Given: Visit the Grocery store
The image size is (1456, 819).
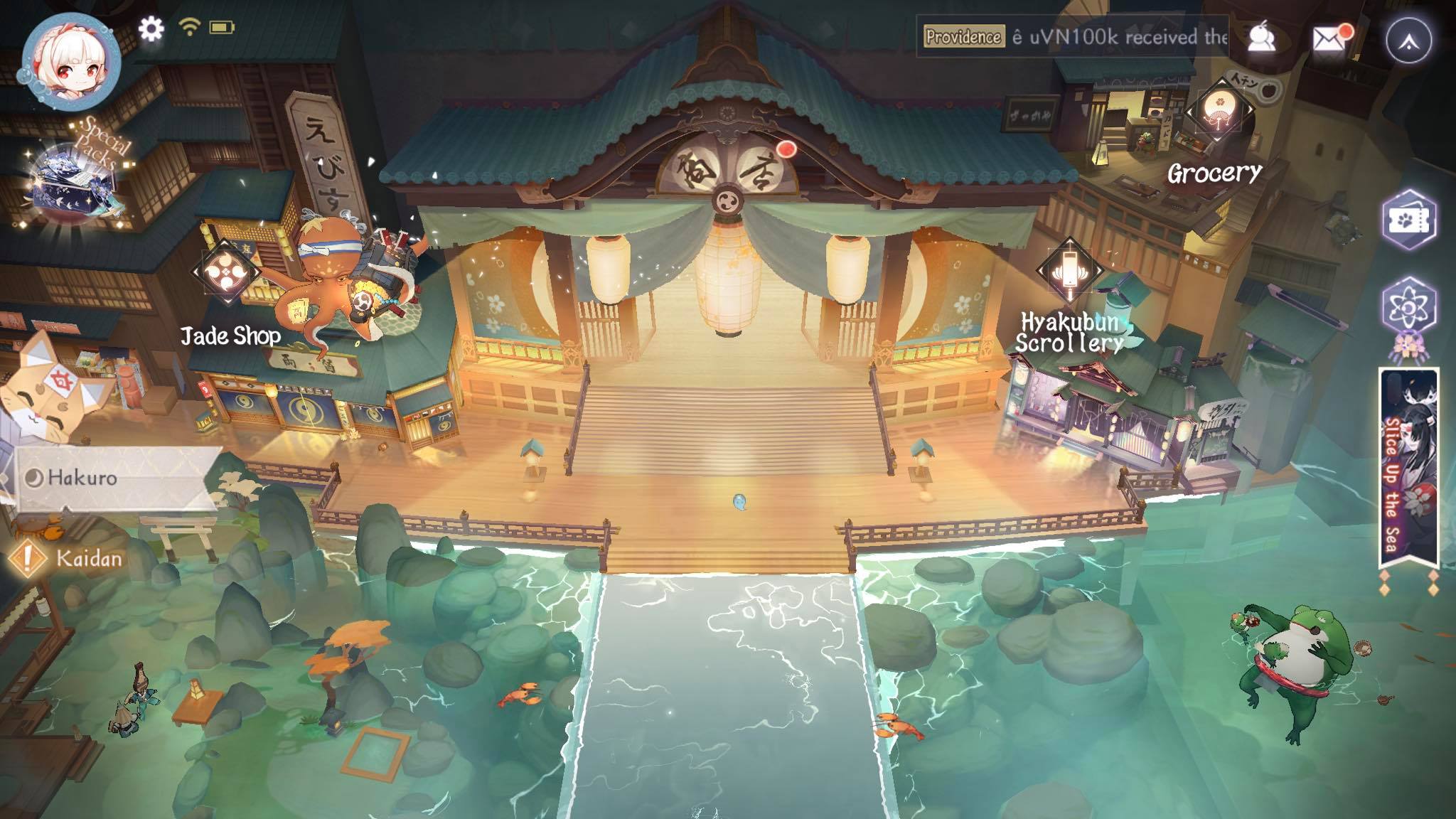Looking at the screenshot, I should click(1219, 114).
